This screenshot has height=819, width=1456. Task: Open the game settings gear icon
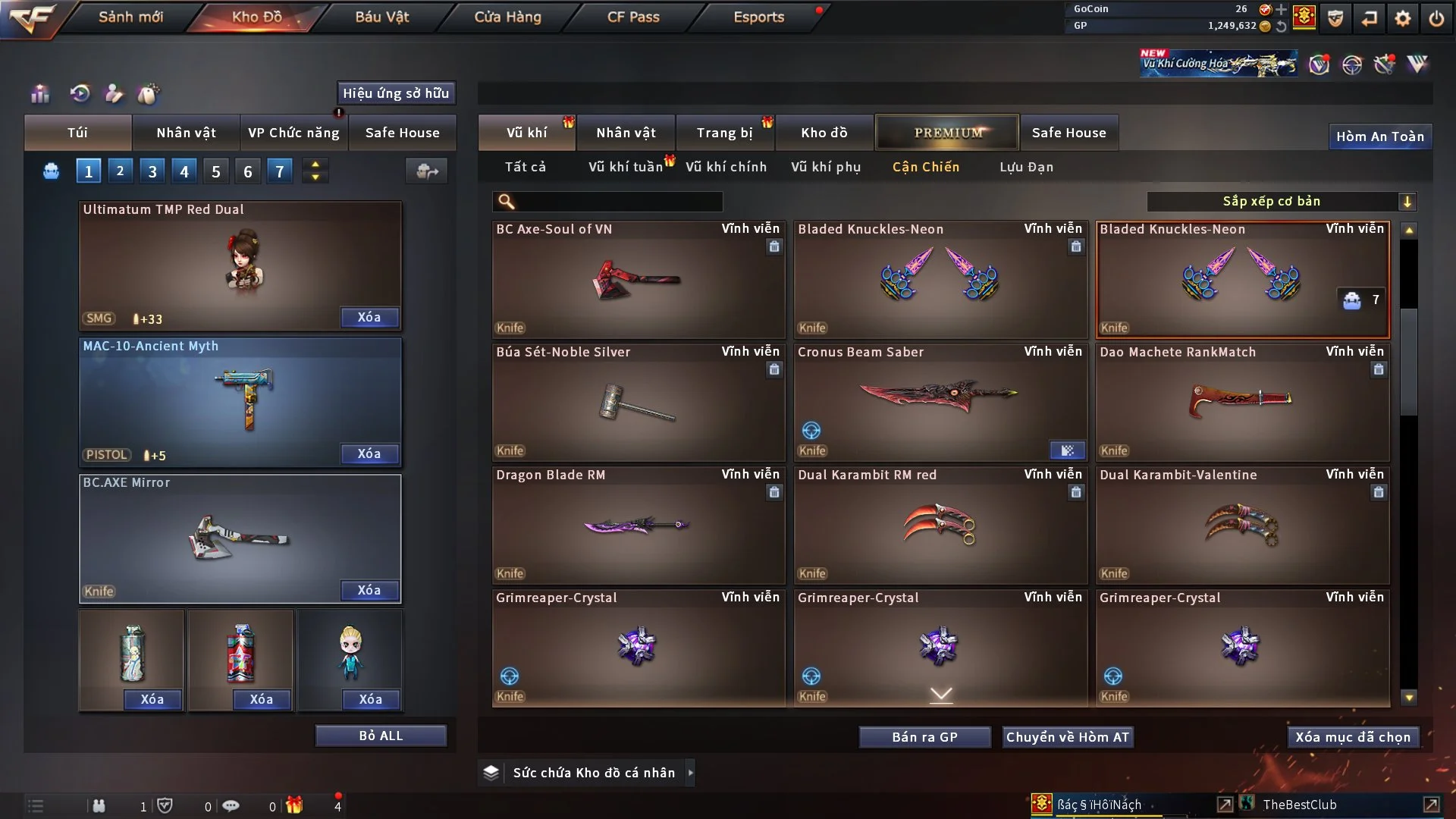click(x=1404, y=17)
